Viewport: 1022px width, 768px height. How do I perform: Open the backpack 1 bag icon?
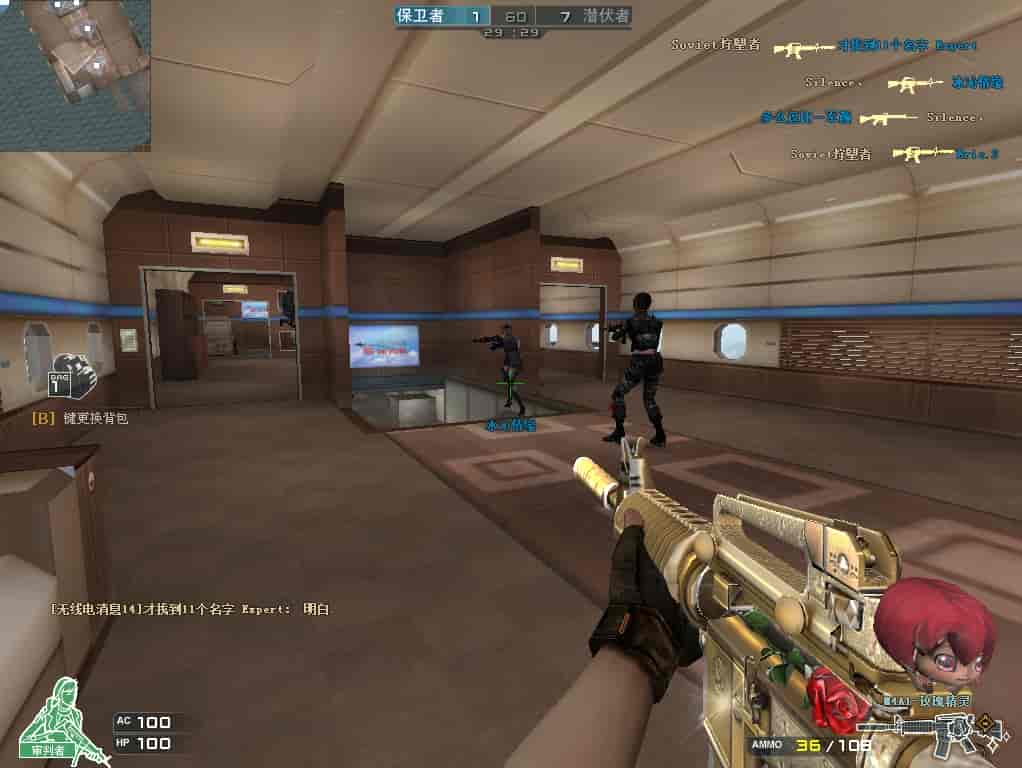pyautogui.click(x=72, y=378)
